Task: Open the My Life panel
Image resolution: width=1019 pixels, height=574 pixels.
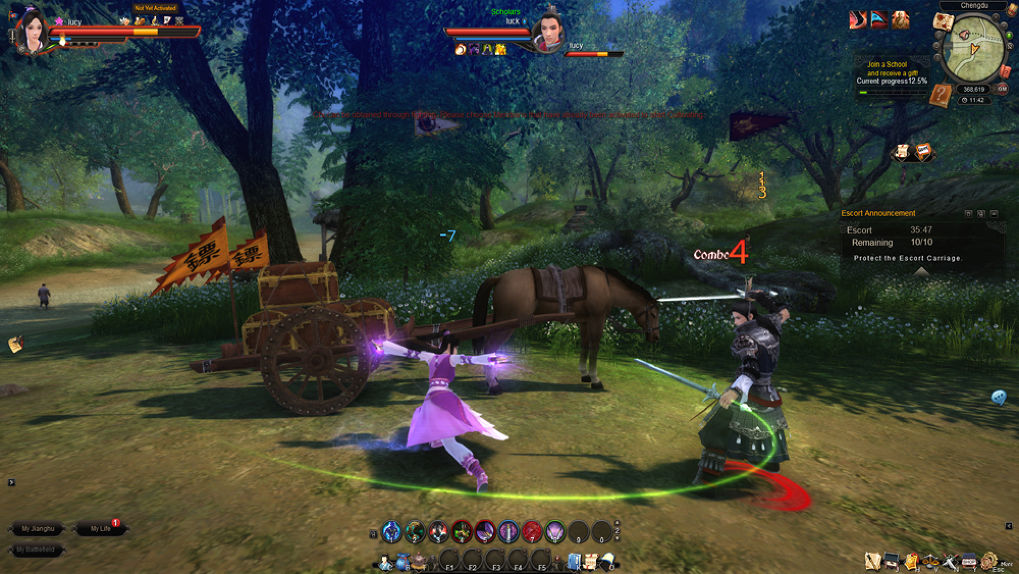Action: tap(100, 528)
